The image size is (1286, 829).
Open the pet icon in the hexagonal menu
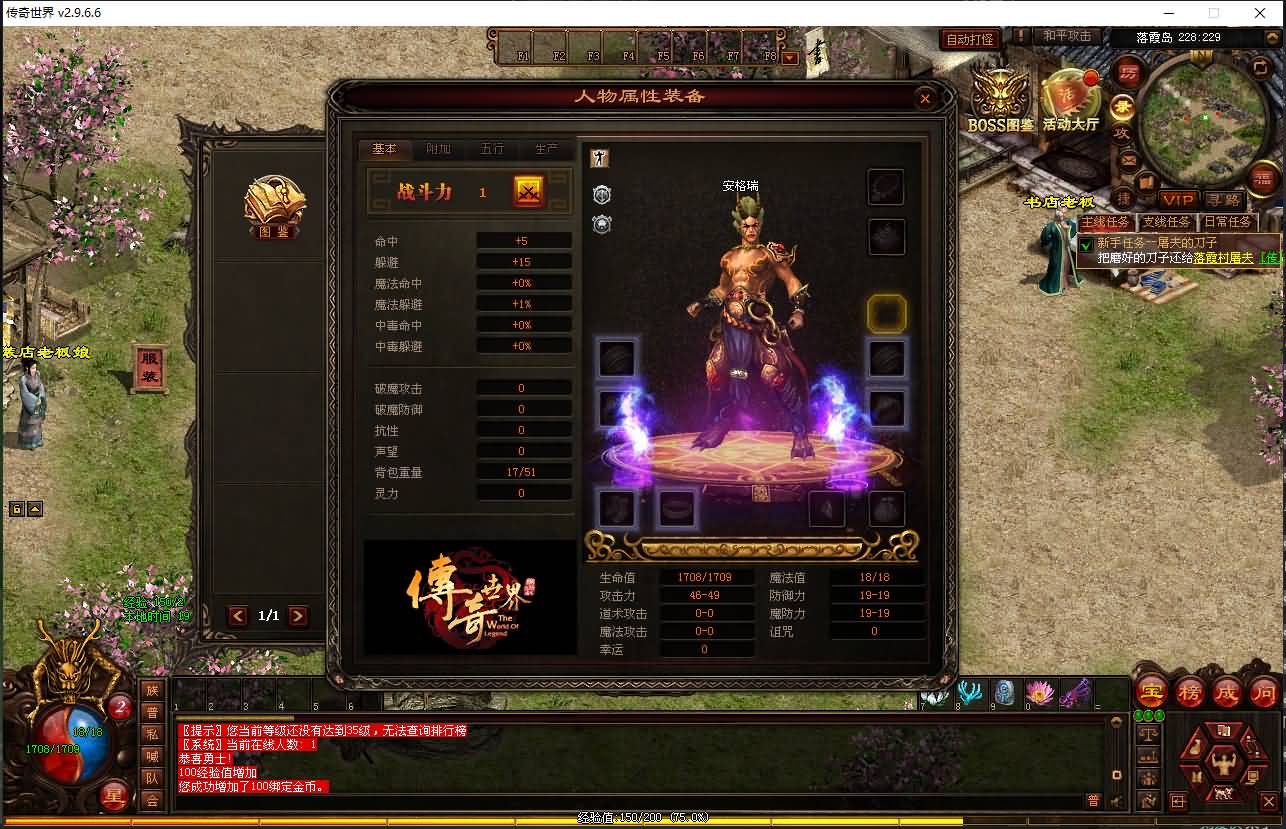pyautogui.click(x=1223, y=792)
